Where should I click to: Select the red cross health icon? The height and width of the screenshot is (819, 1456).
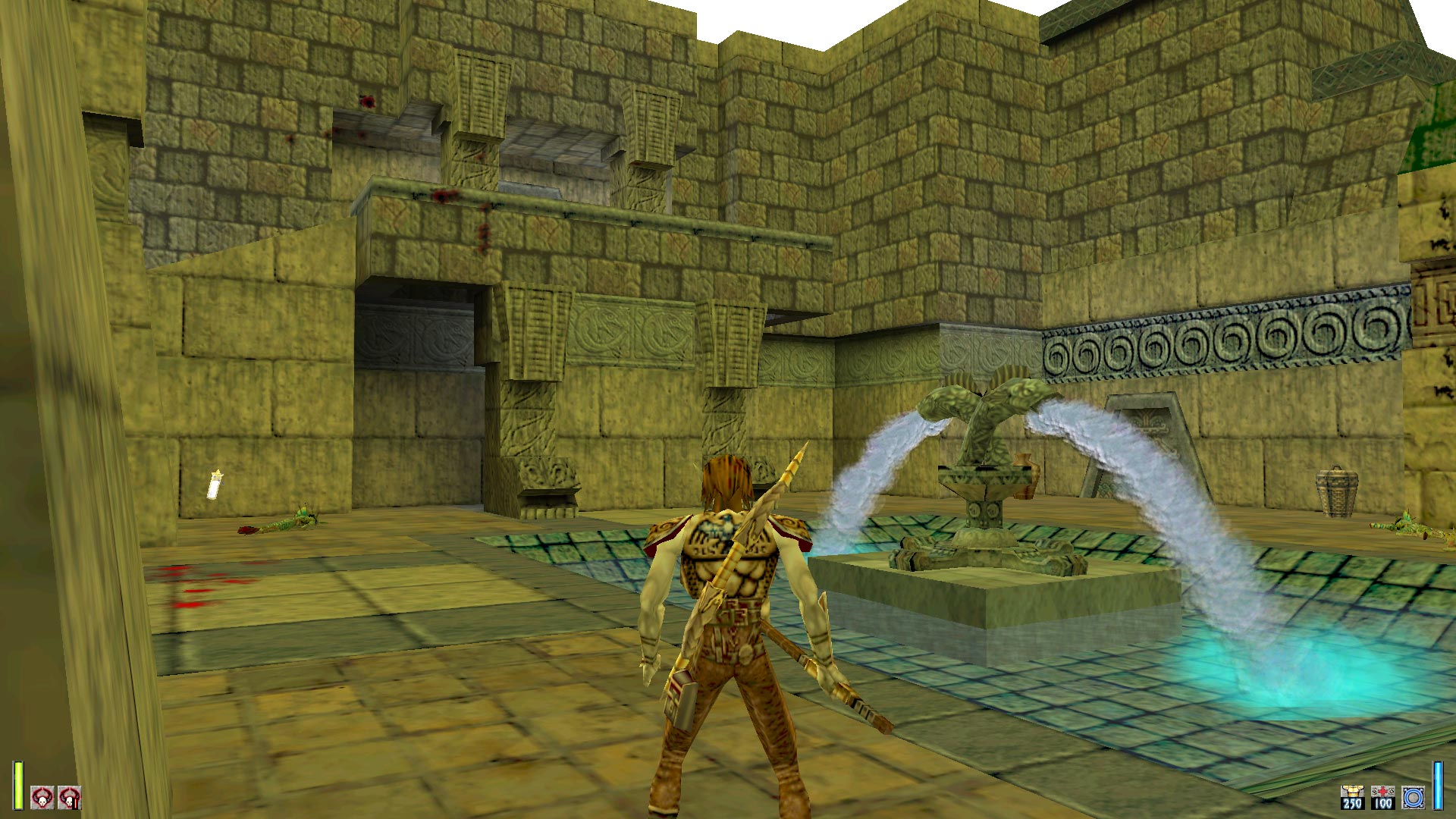[1382, 797]
